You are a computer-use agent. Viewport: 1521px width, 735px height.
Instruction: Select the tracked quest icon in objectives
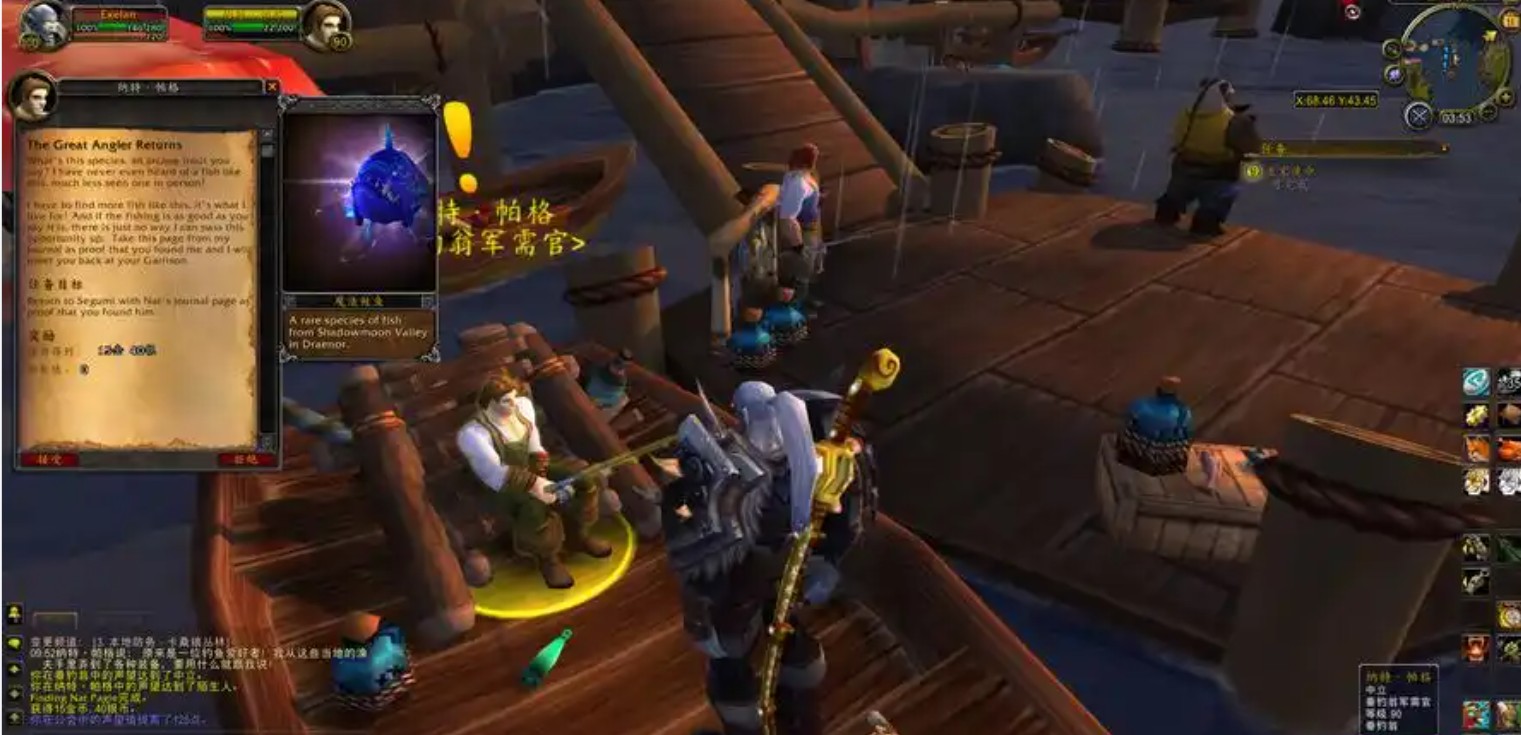point(1252,171)
